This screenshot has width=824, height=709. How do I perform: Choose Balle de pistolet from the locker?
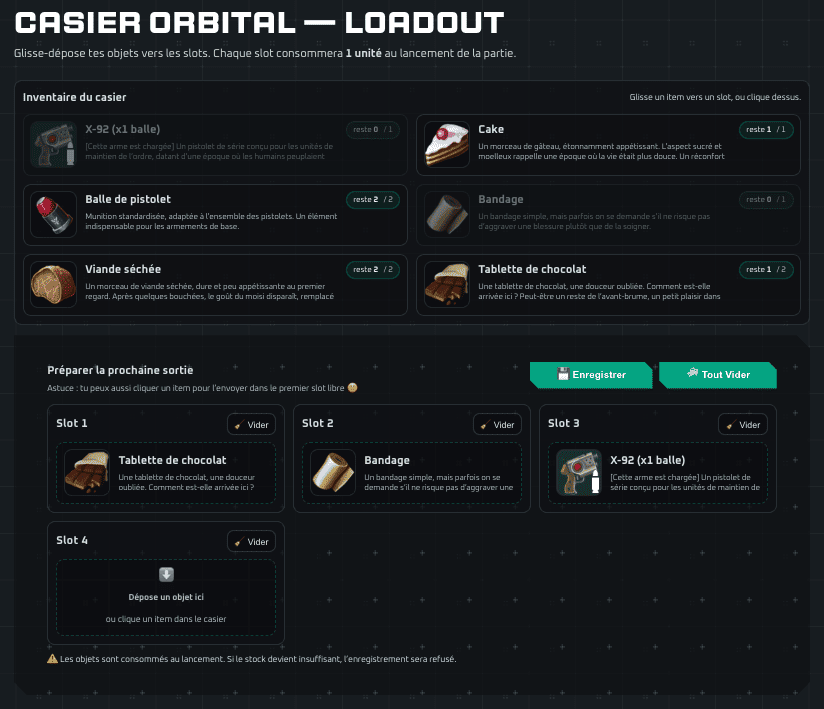pos(215,214)
